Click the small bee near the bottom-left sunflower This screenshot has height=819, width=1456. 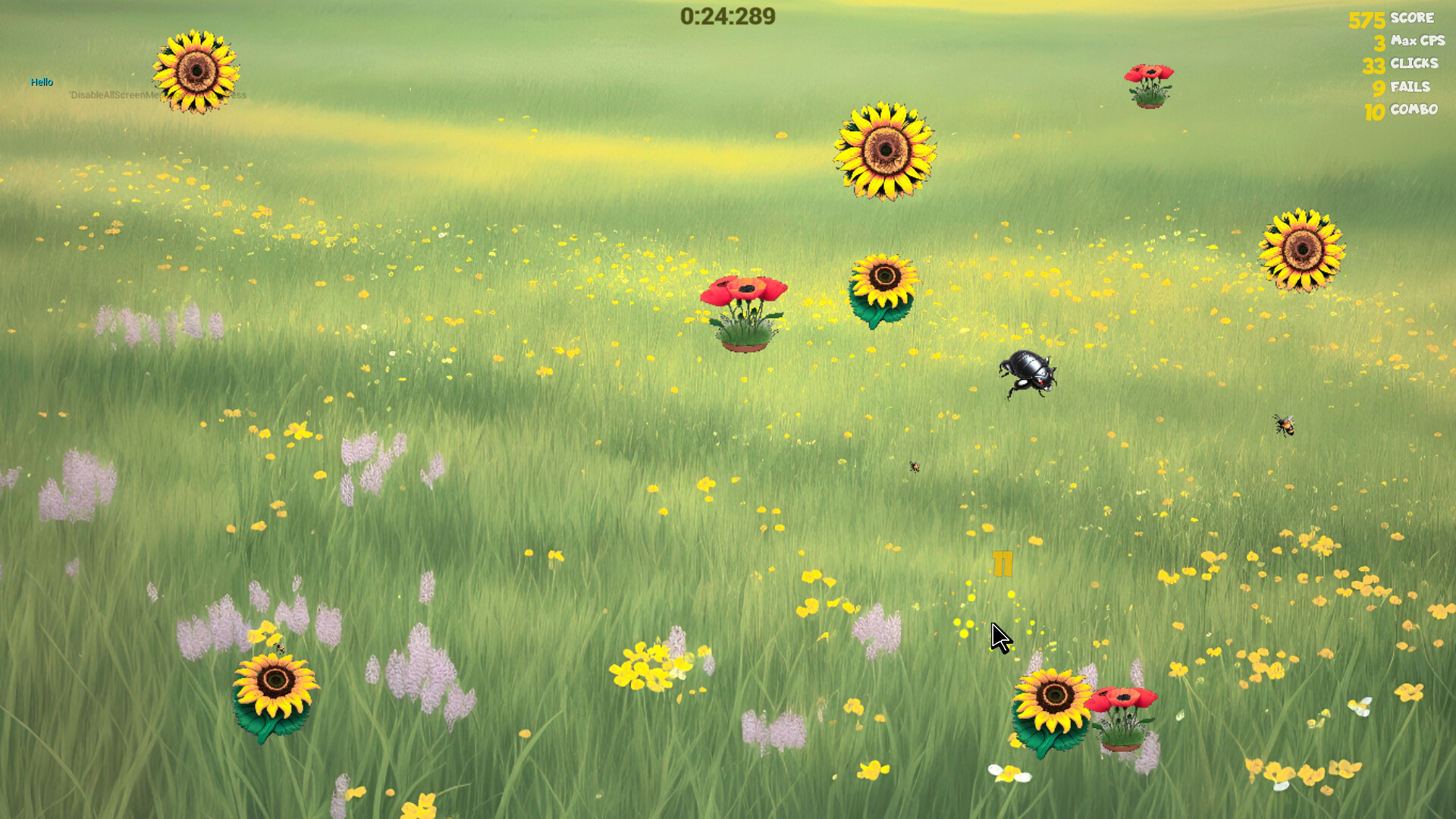coord(280,646)
